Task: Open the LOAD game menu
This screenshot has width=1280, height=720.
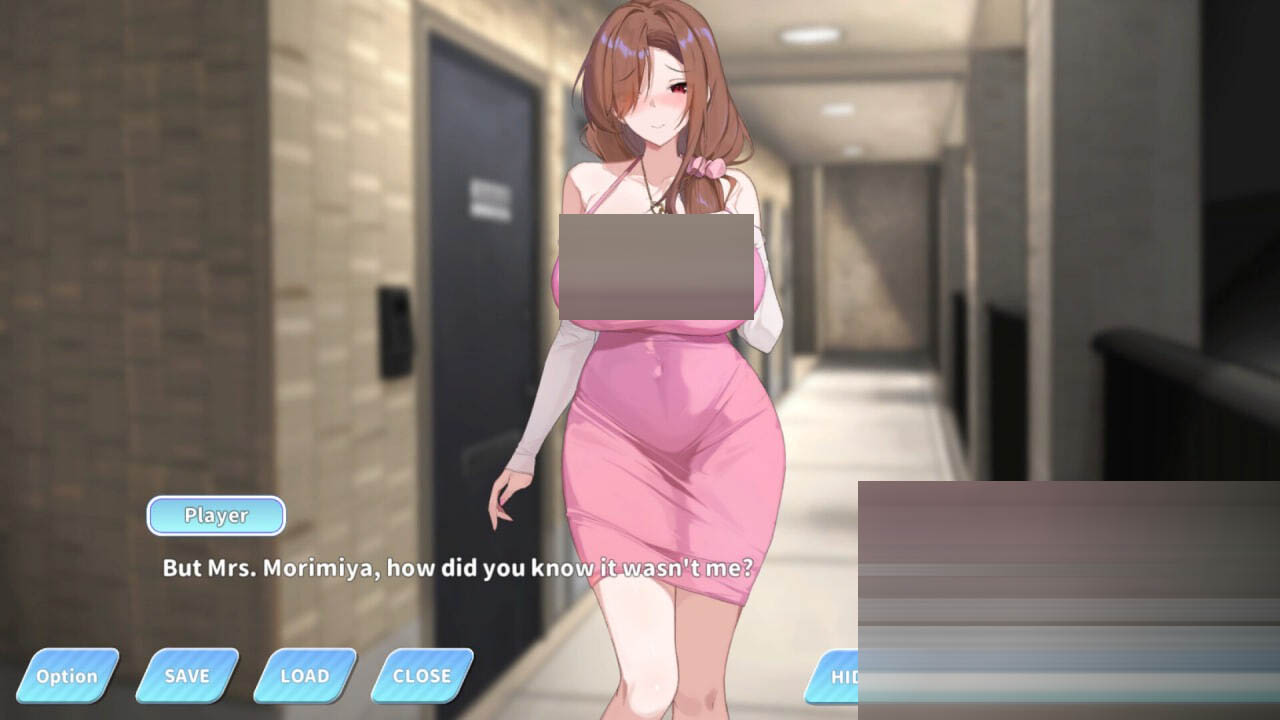Action: click(305, 676)
